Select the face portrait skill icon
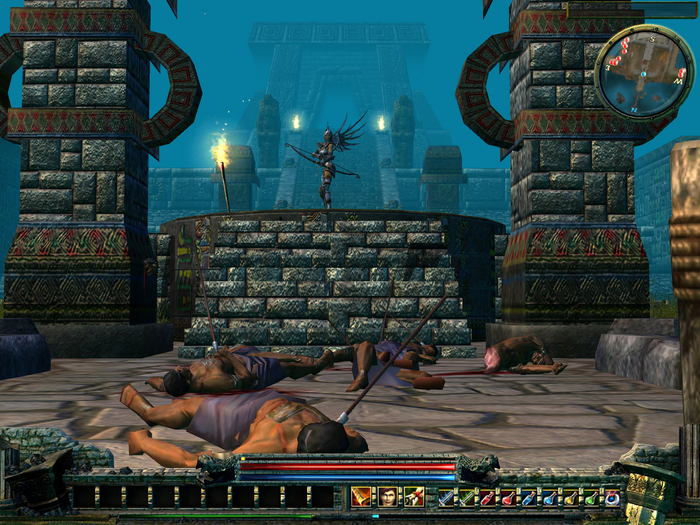The image size is (700, 525). (x=388, y=496)
